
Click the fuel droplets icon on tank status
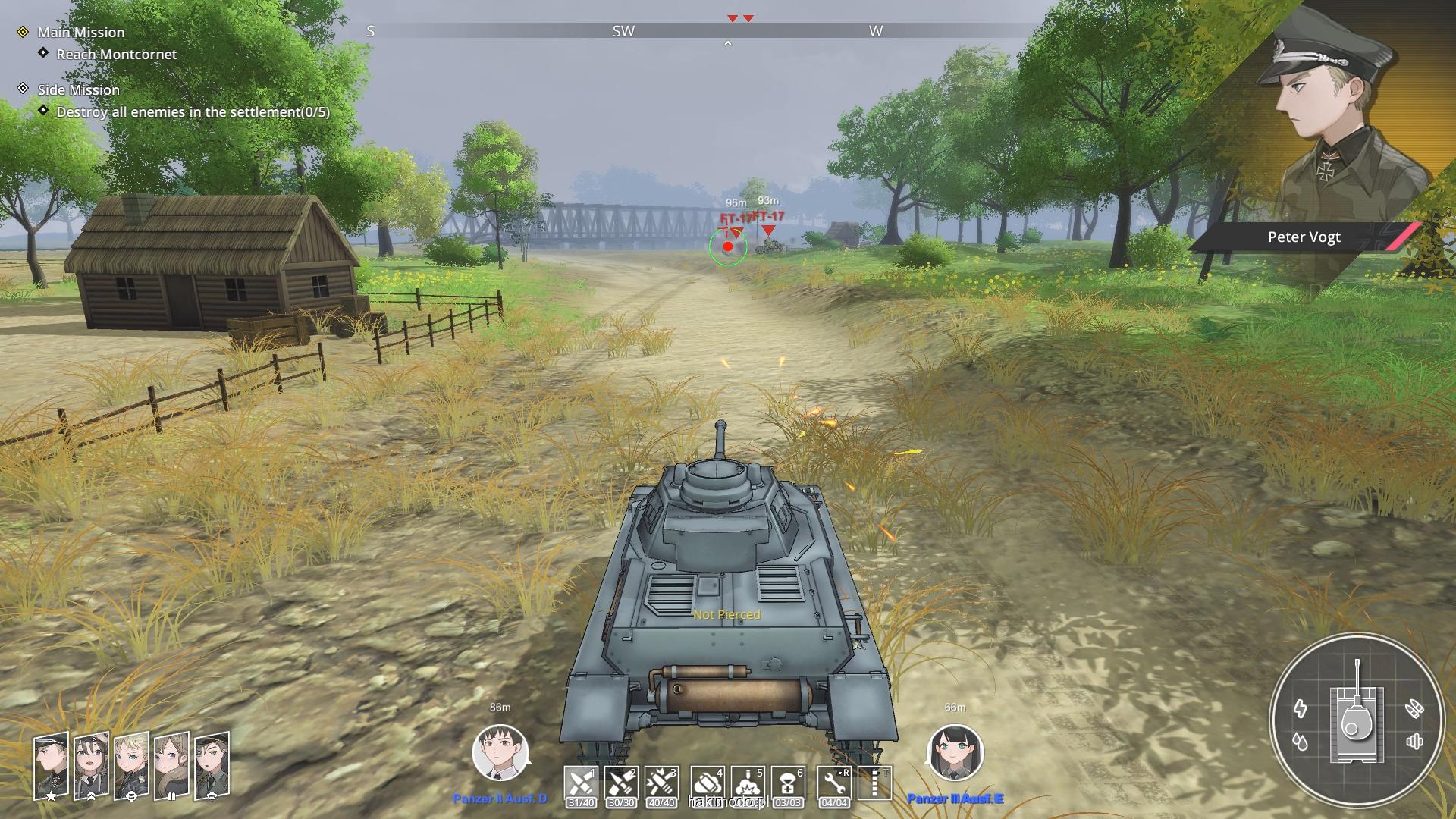pyautogui.click(x=1301, y=742)
